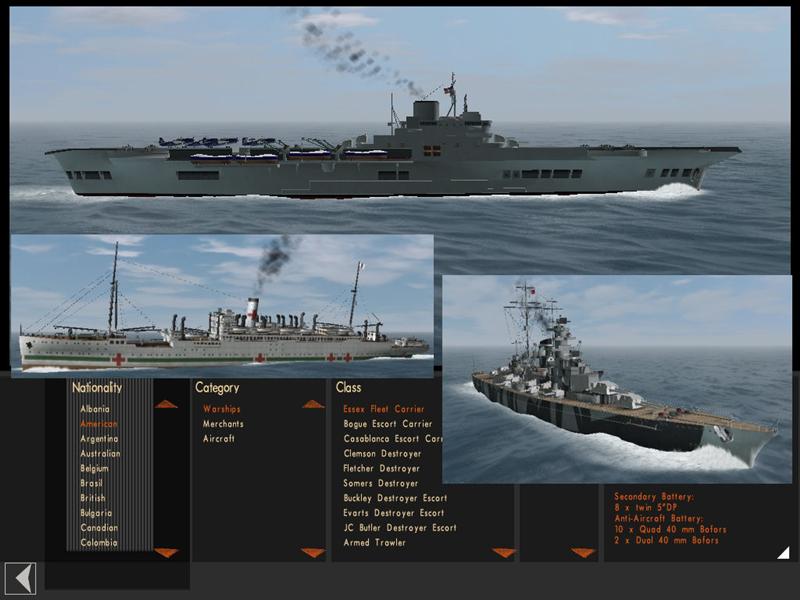The height and width of the screenshot is (600, 800).
Task: Show the Aircraft category
Action: [219, 439]
